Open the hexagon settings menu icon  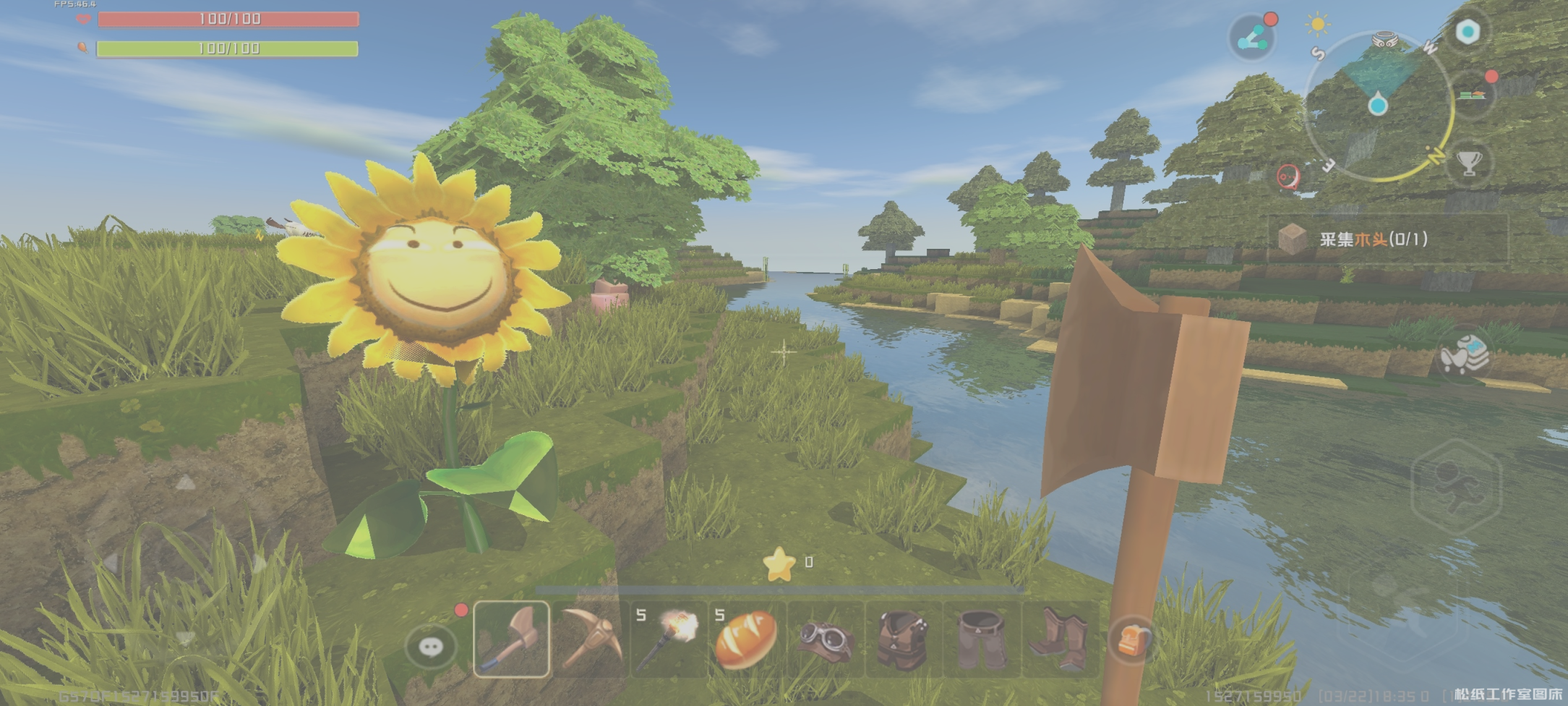click(x=1468, y=32)
